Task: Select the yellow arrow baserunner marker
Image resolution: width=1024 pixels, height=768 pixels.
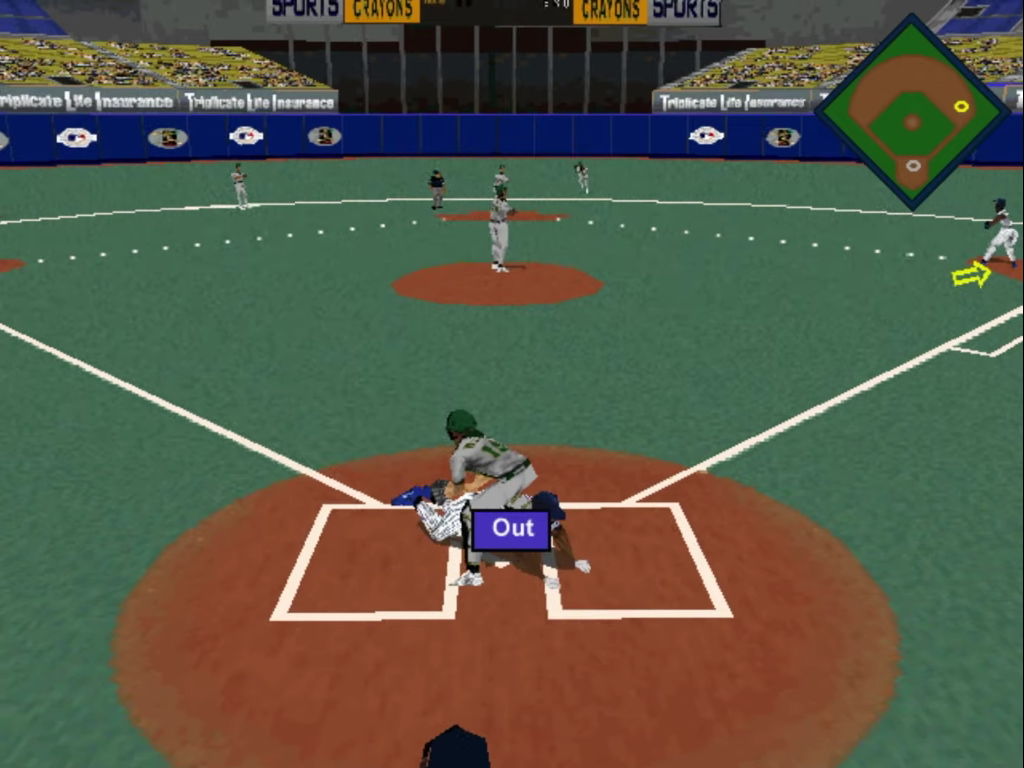Action: (970, 274)
